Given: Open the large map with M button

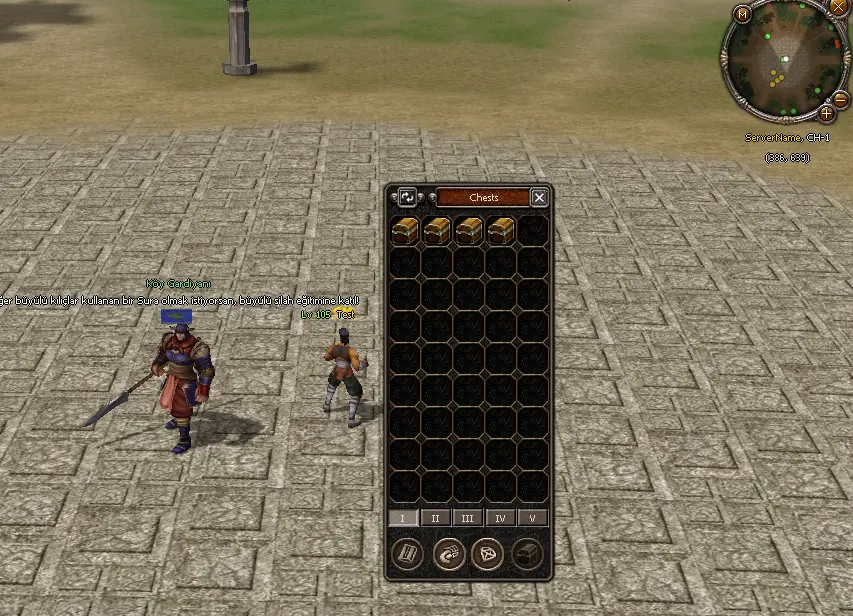Looking at the screenshot, I should tap(742, 14).
